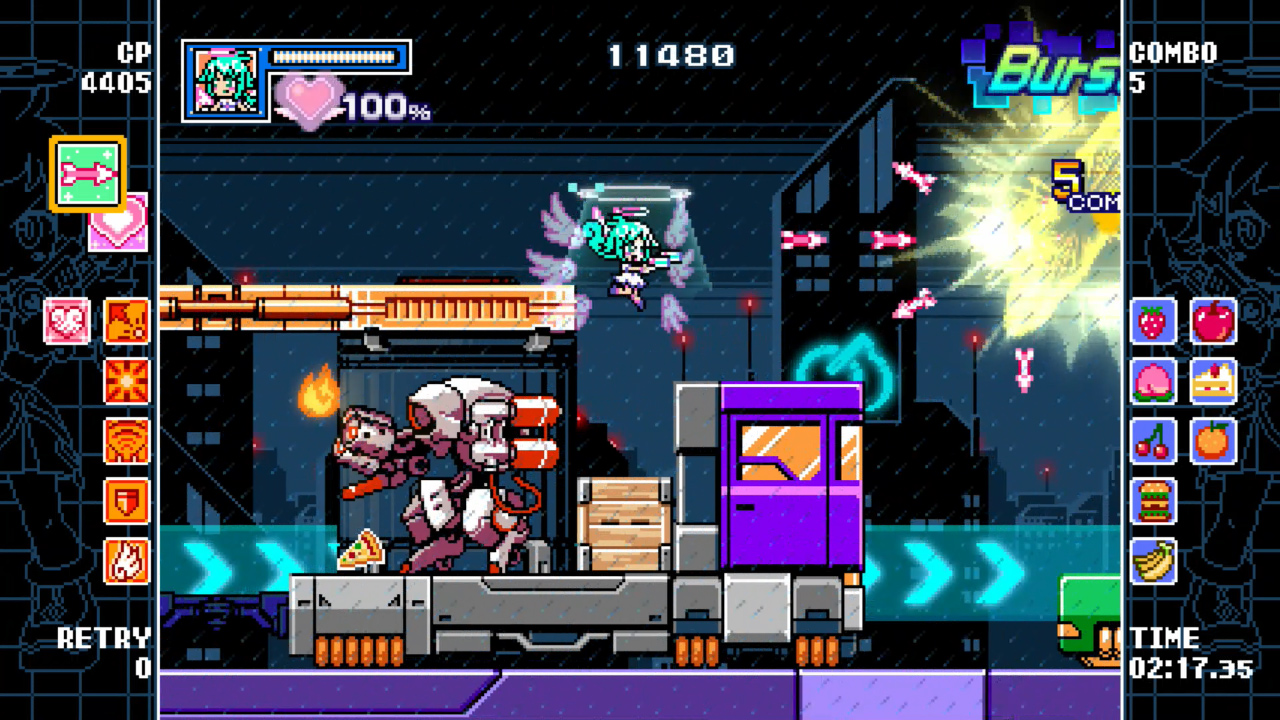Select the hamburger collectible icon
Image resolution: width=1280 pixels, height=720 pixels.
tap(1153, 503)
